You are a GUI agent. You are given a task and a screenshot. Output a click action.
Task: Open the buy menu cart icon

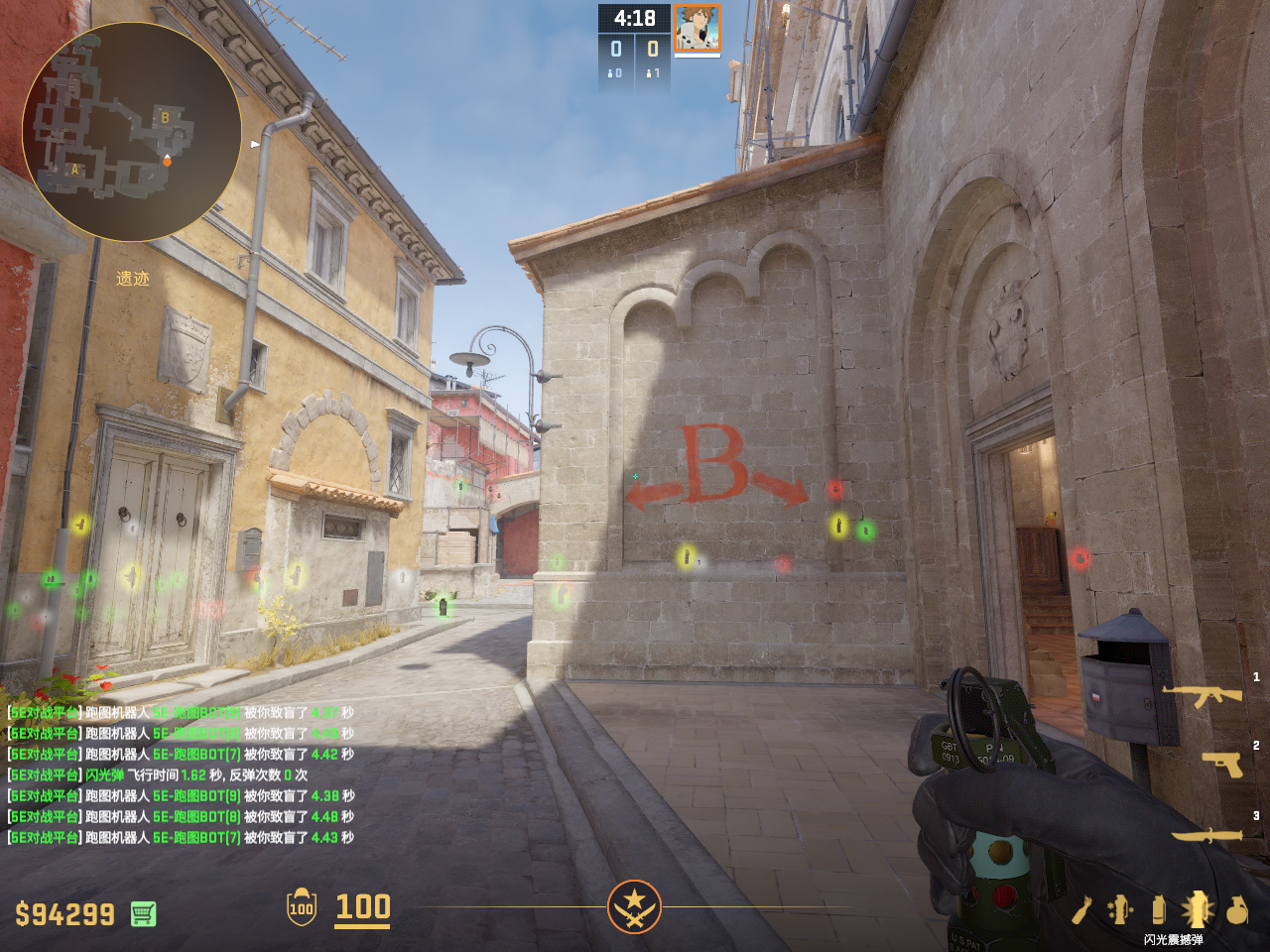click(143, 913)
